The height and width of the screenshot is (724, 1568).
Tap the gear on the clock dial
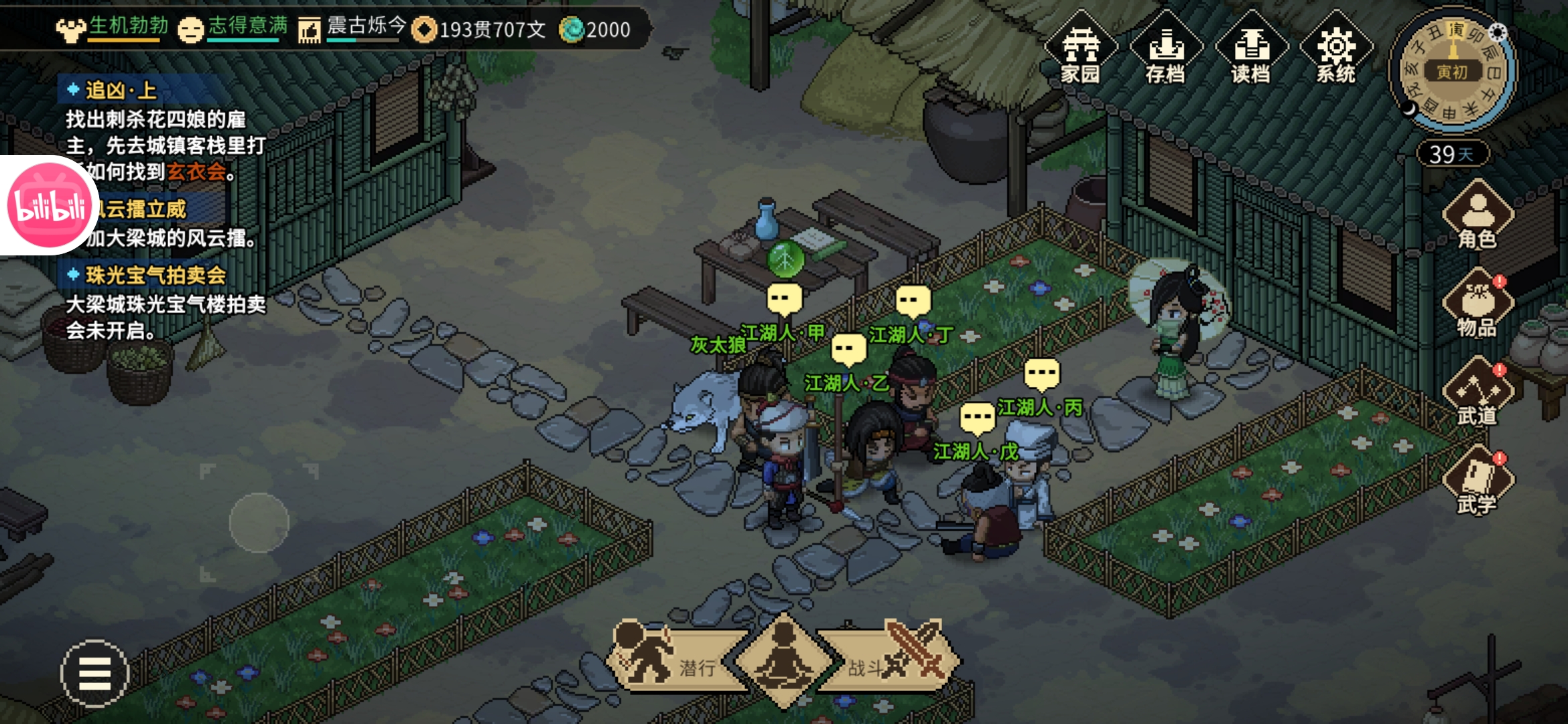pos(1497,32)
